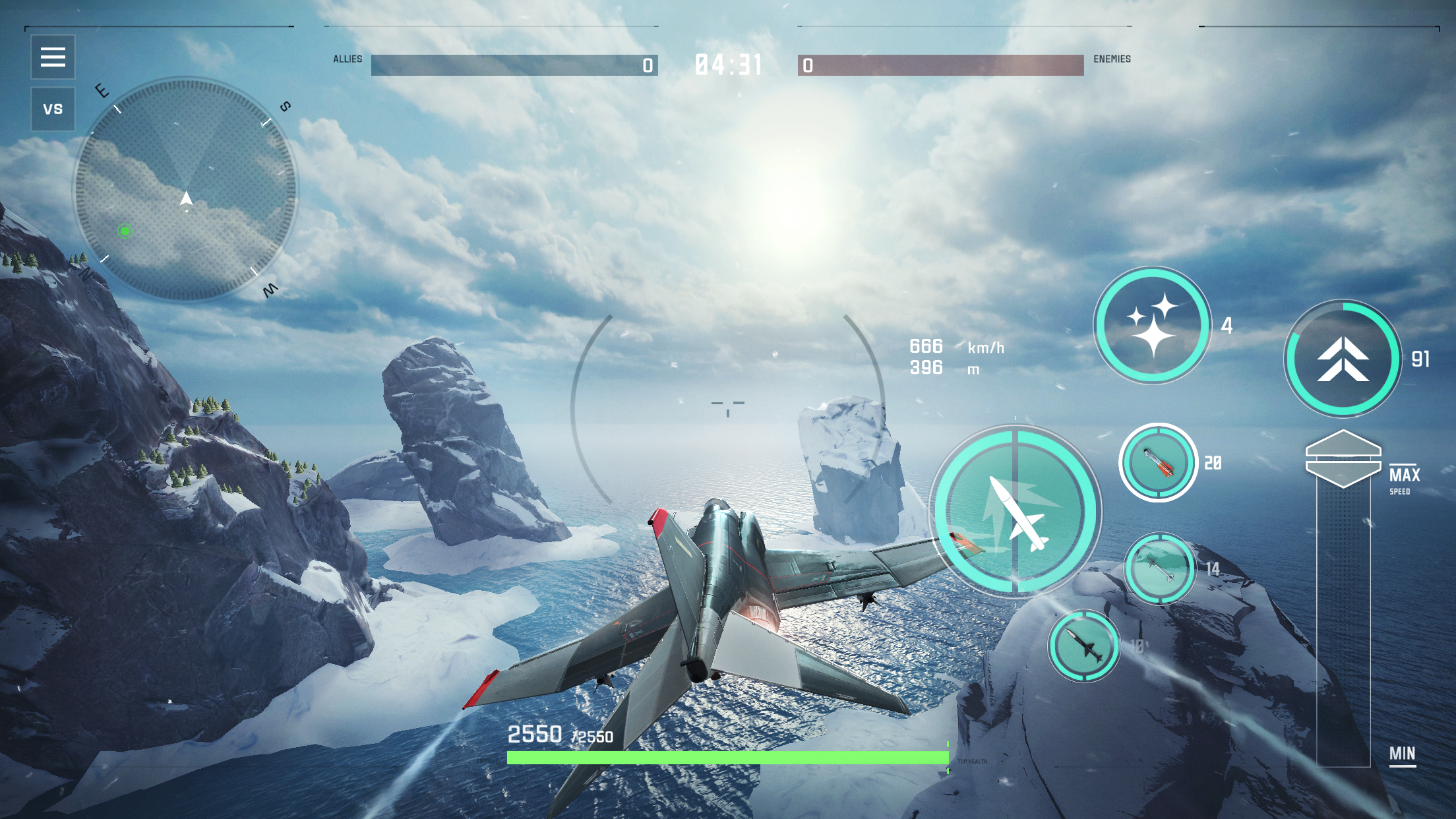
Task: Select the rocket weapon with 20 ammo
Action: 1158,462
